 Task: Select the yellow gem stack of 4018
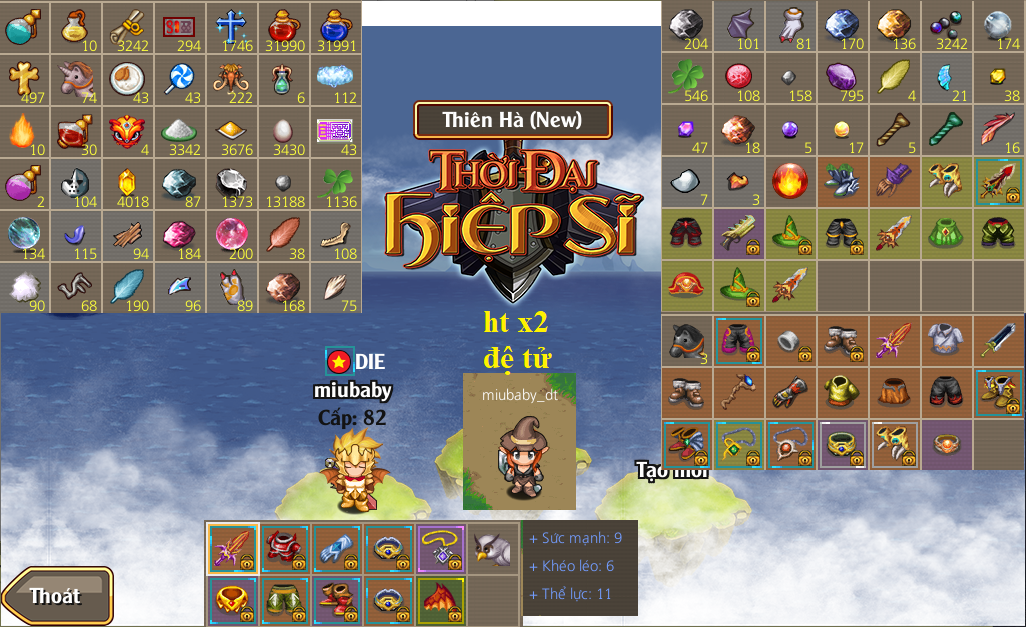point(129,182)
